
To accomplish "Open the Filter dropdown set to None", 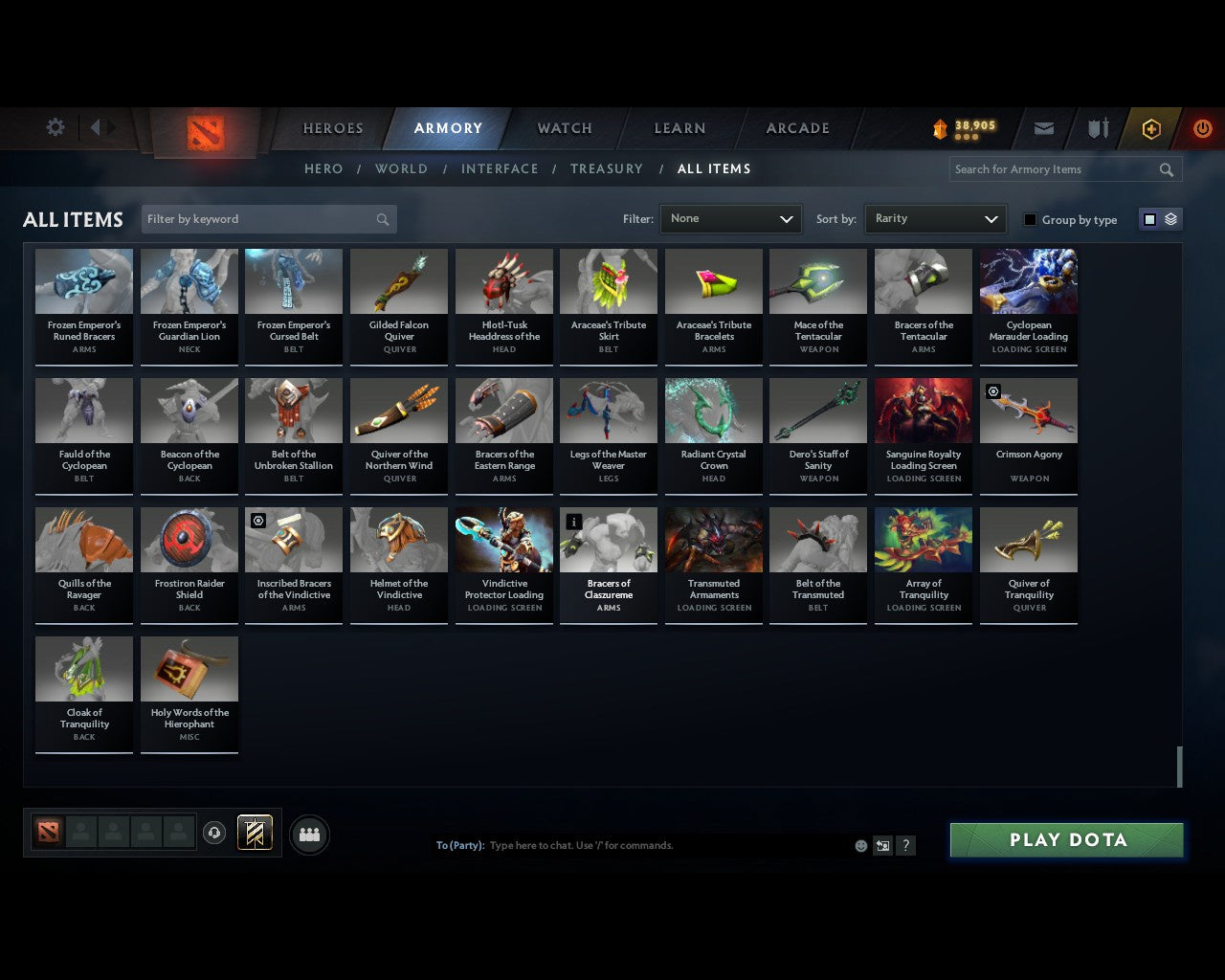I will (x=730, y=218).
